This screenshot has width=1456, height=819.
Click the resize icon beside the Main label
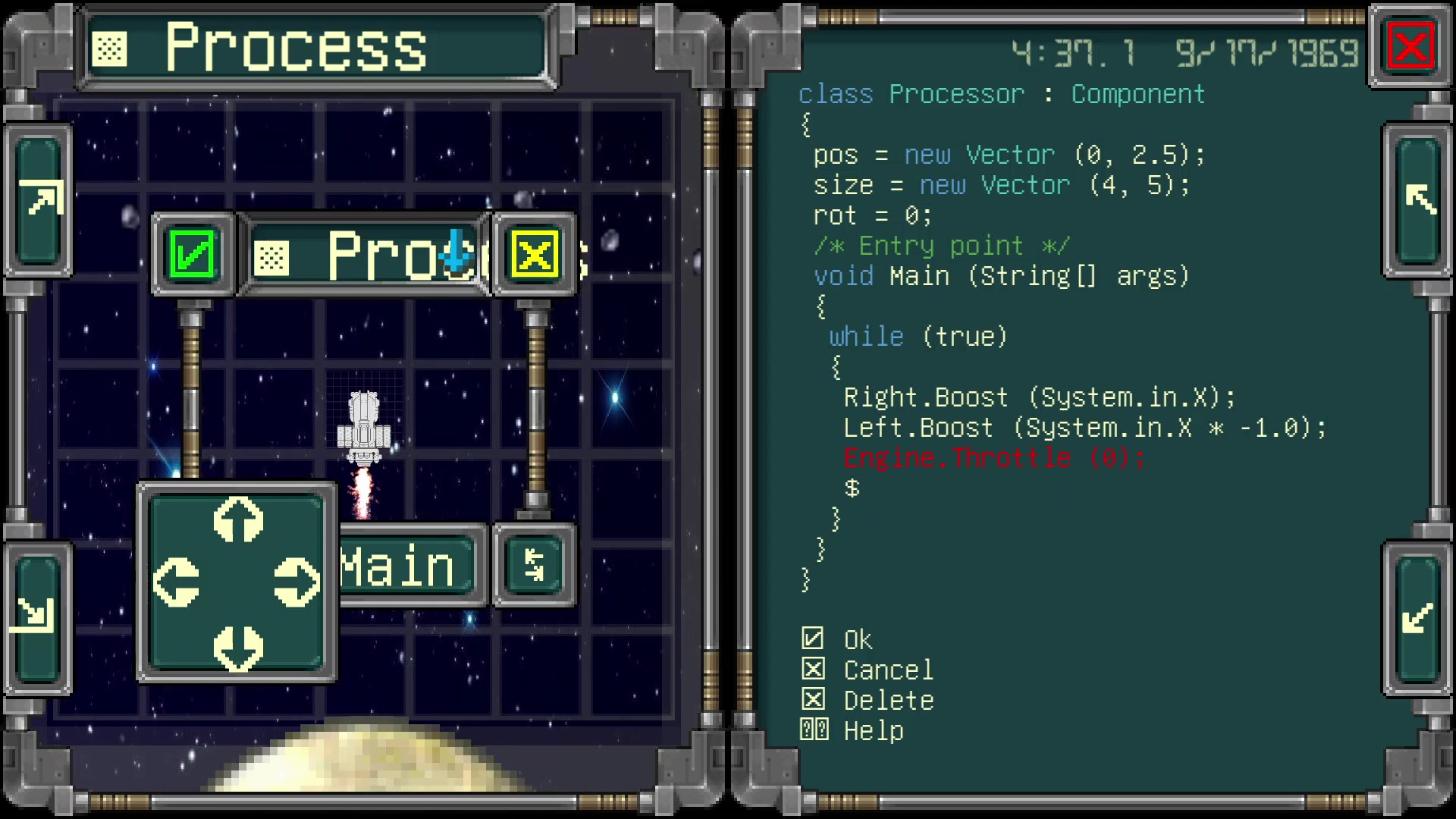point(534,566)
